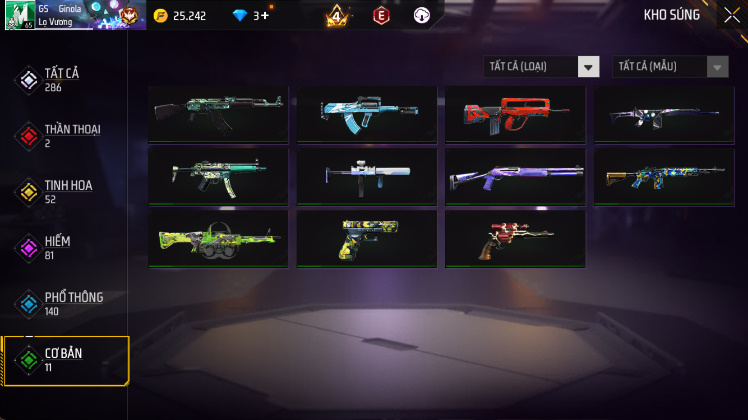Select the red revolver skin

[x=515, y=237]
